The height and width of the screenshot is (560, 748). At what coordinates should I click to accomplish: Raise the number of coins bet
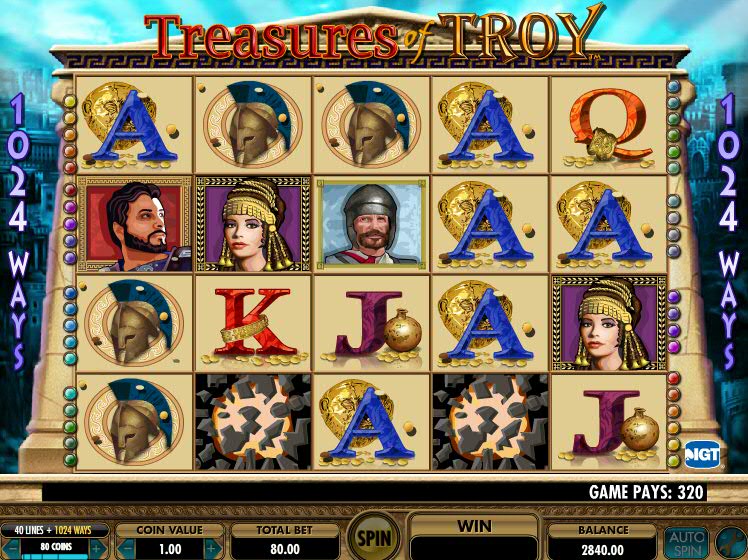(96, 547)
